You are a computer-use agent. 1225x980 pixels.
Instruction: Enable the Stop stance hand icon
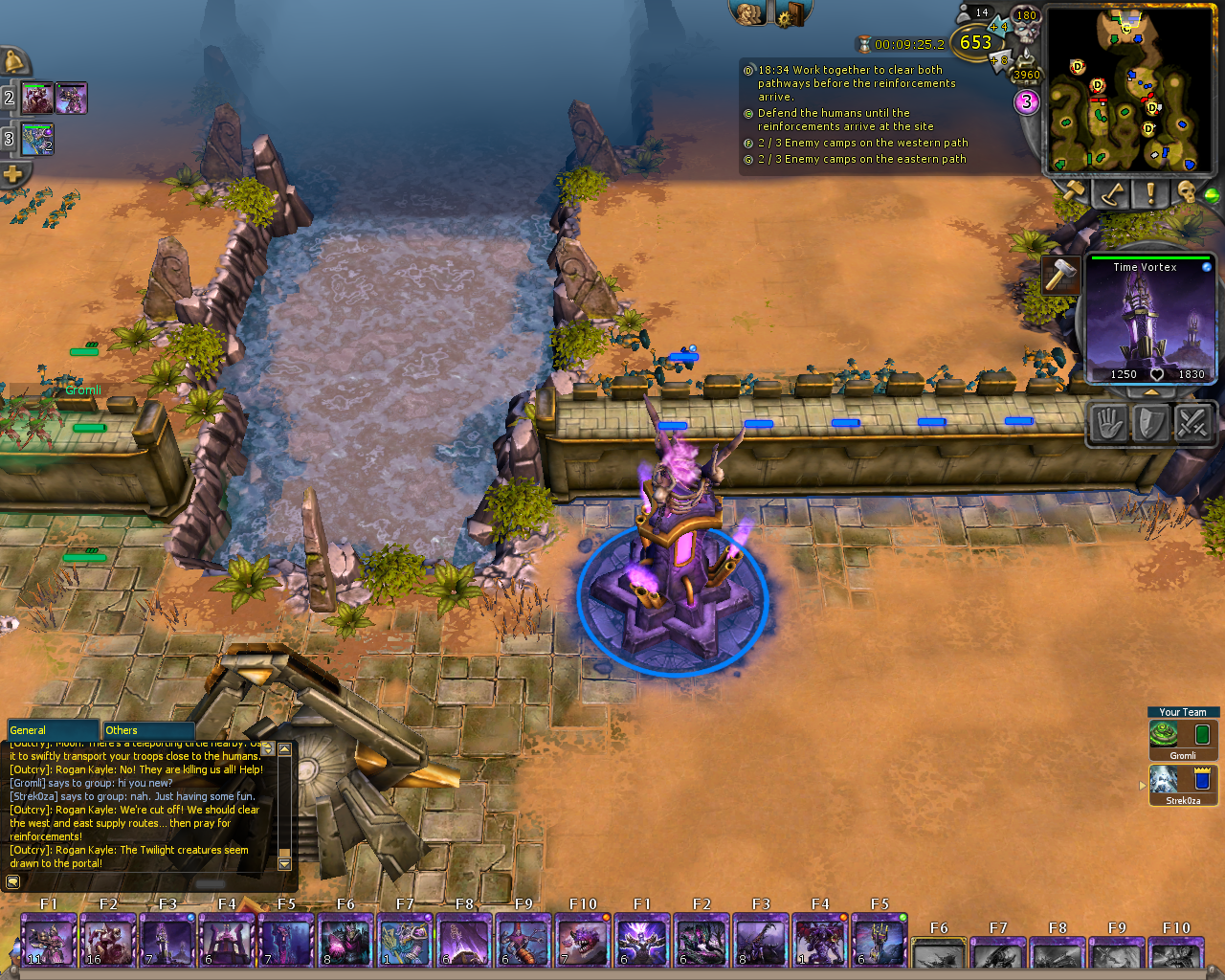pos(1107,422)
